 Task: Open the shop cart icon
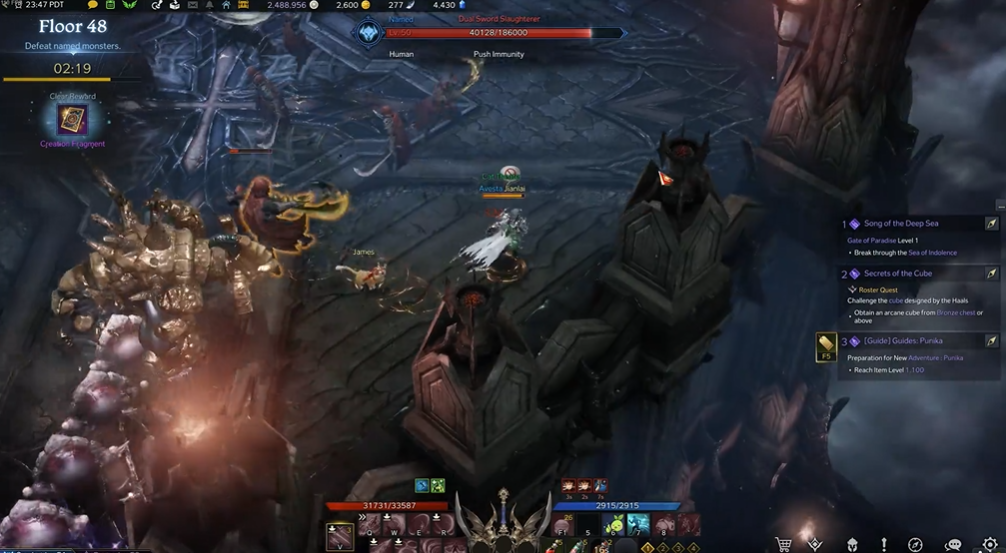click(x=784, y=544)
